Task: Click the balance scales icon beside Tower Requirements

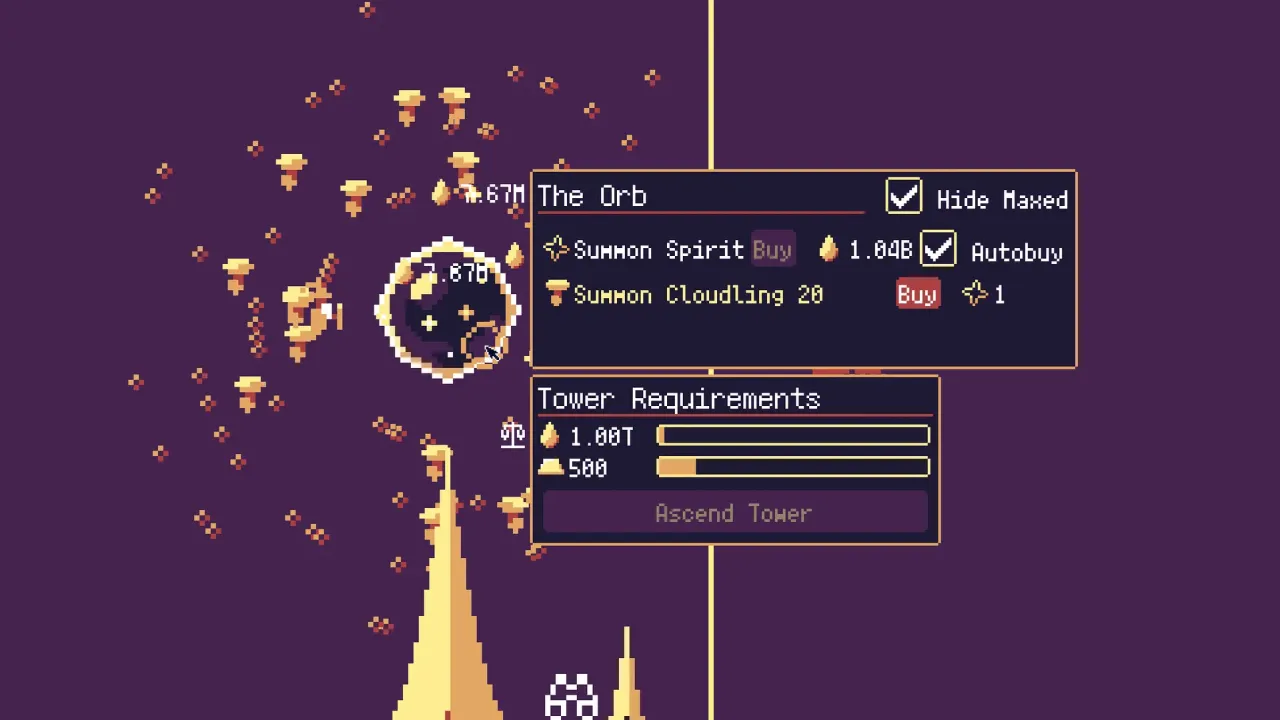Action: point(512,434)
